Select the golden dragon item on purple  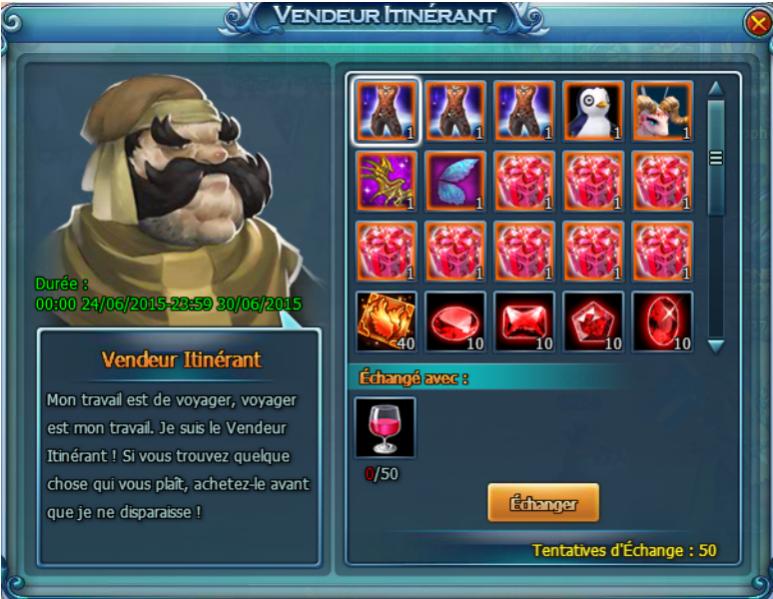387,181
